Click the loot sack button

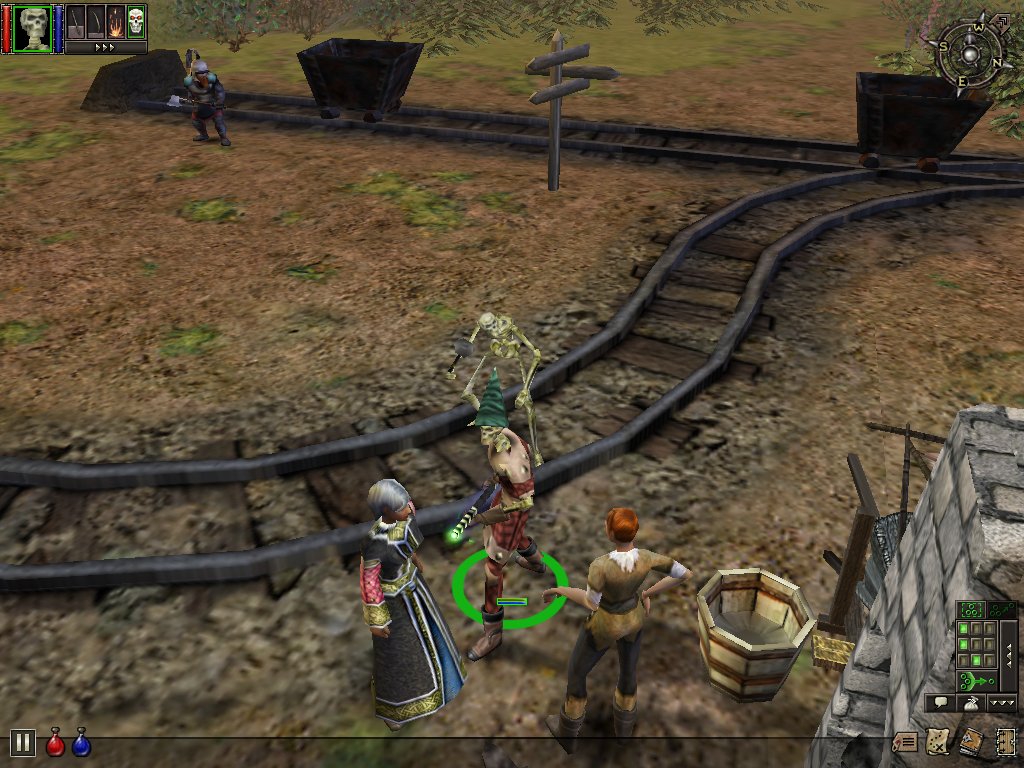pyautogui.click(x=971, y=703)
